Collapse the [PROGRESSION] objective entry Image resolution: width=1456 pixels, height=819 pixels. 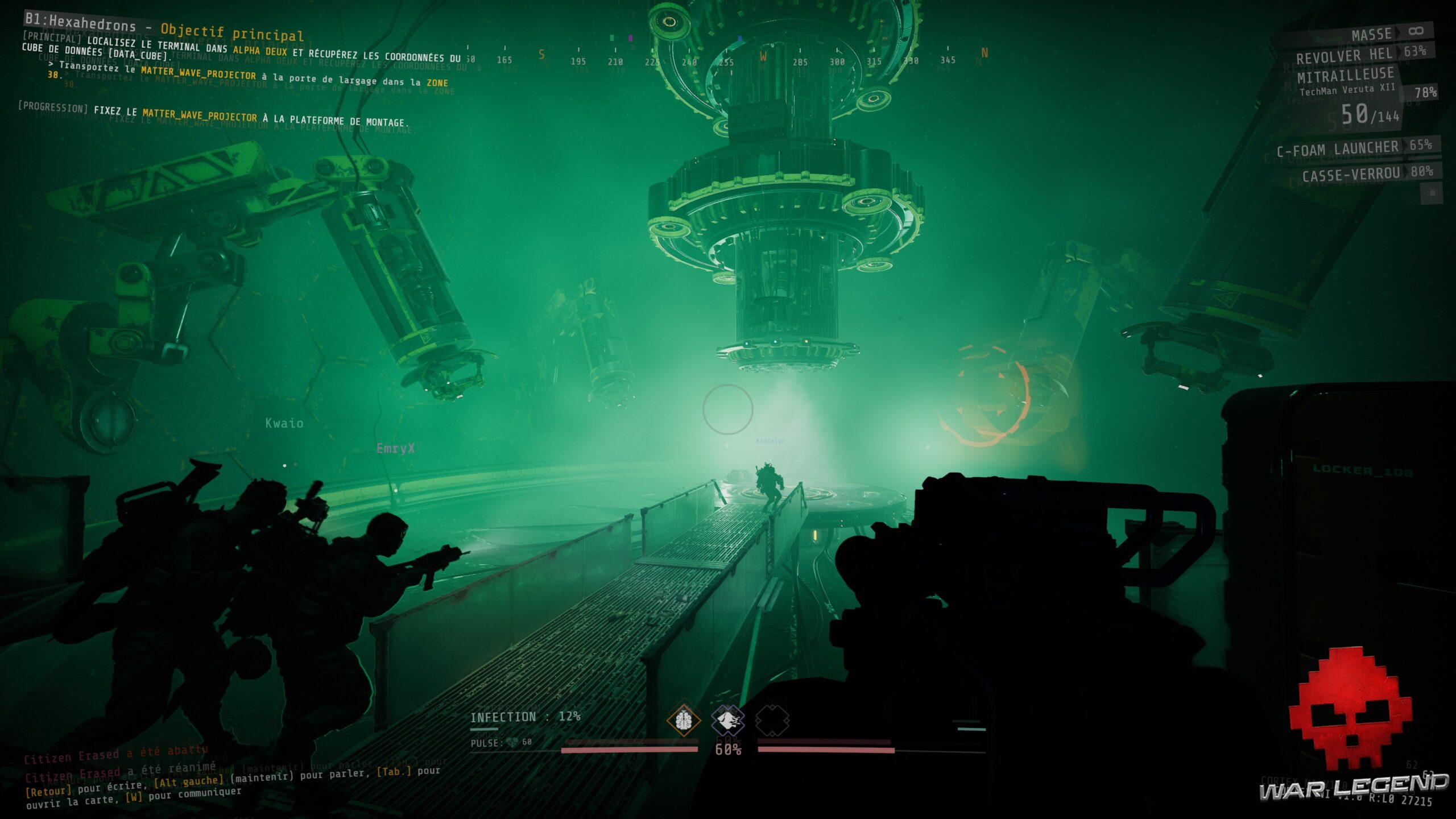click(54, 108)
